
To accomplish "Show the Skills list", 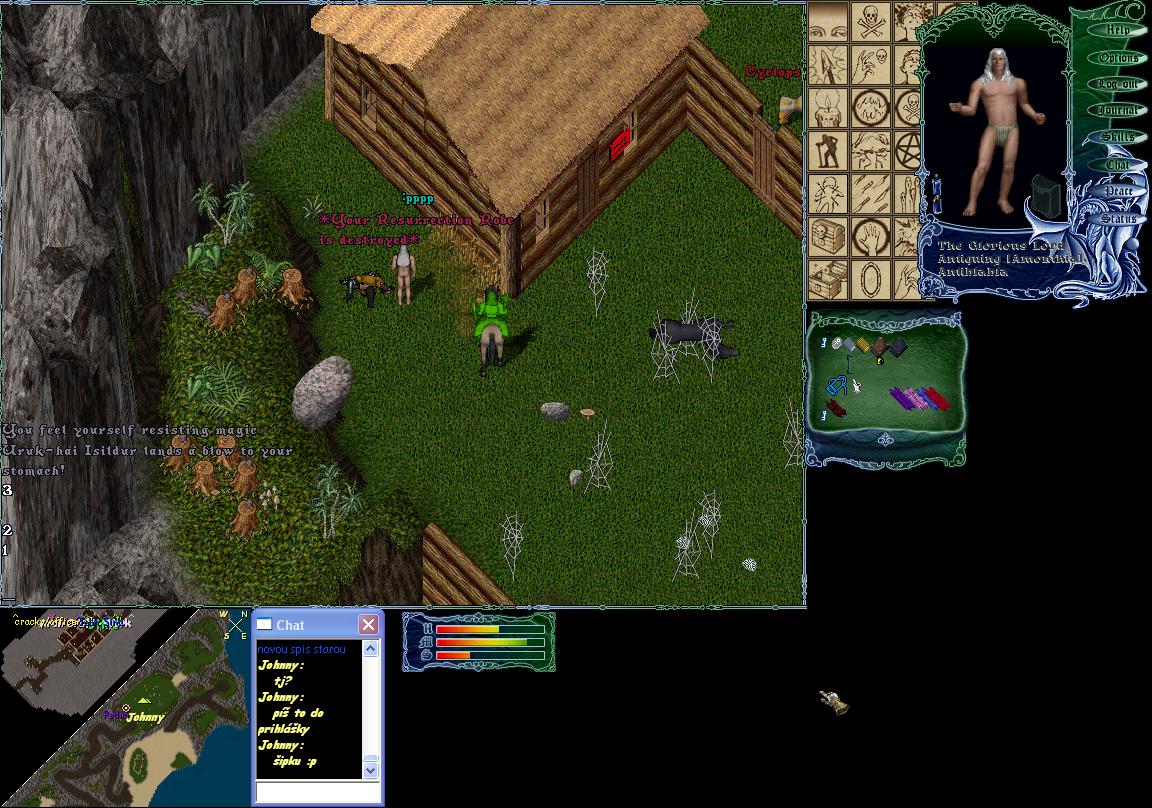I will pyautogui.click(x=1117, y=137).
